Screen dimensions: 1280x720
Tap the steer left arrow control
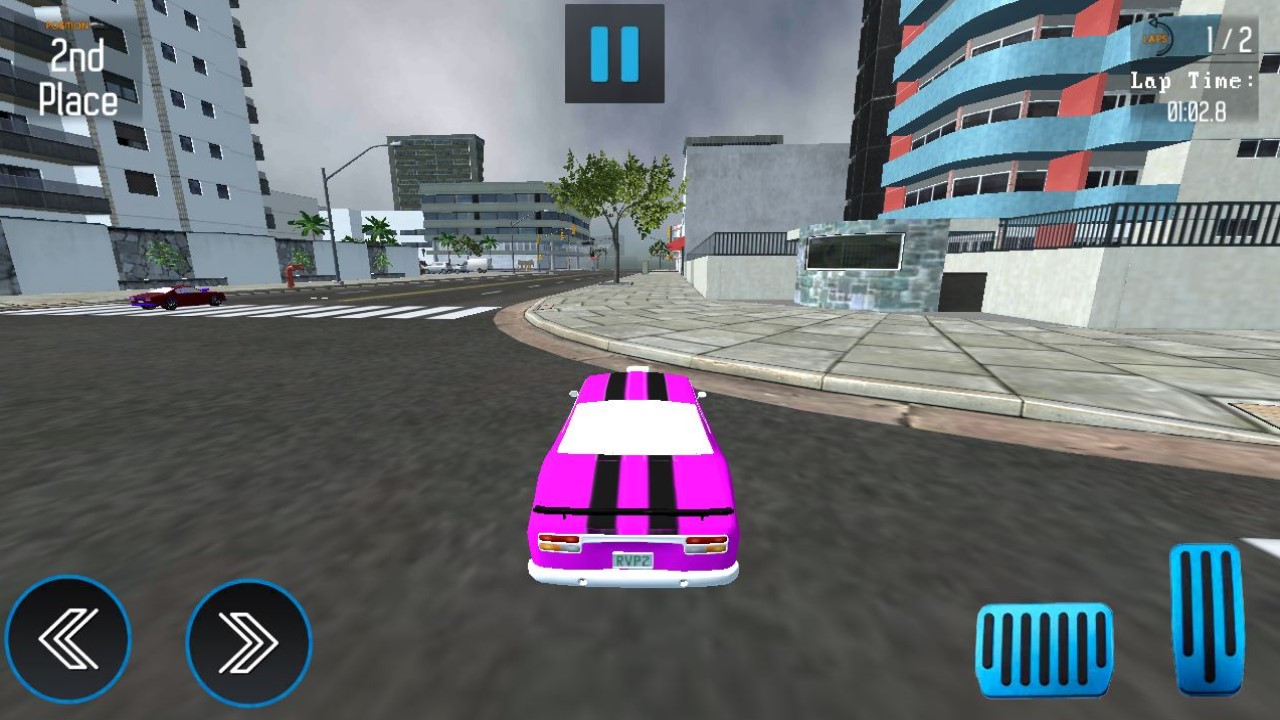pos(68,641)
